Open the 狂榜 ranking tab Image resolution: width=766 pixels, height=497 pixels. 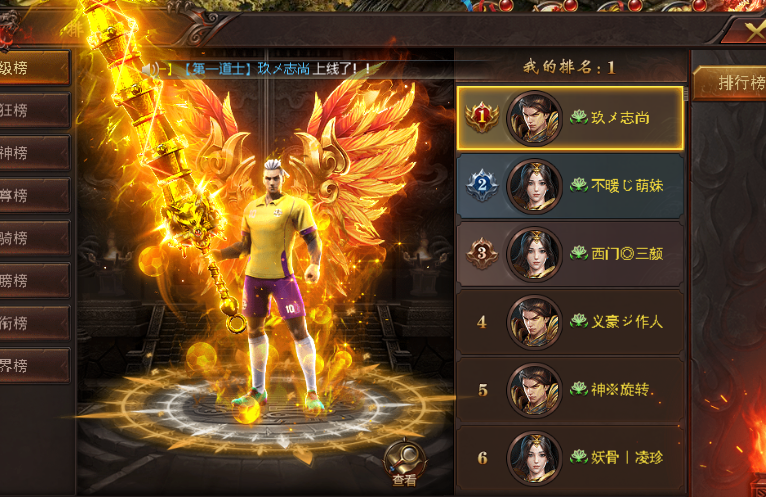tap(34, 109)
